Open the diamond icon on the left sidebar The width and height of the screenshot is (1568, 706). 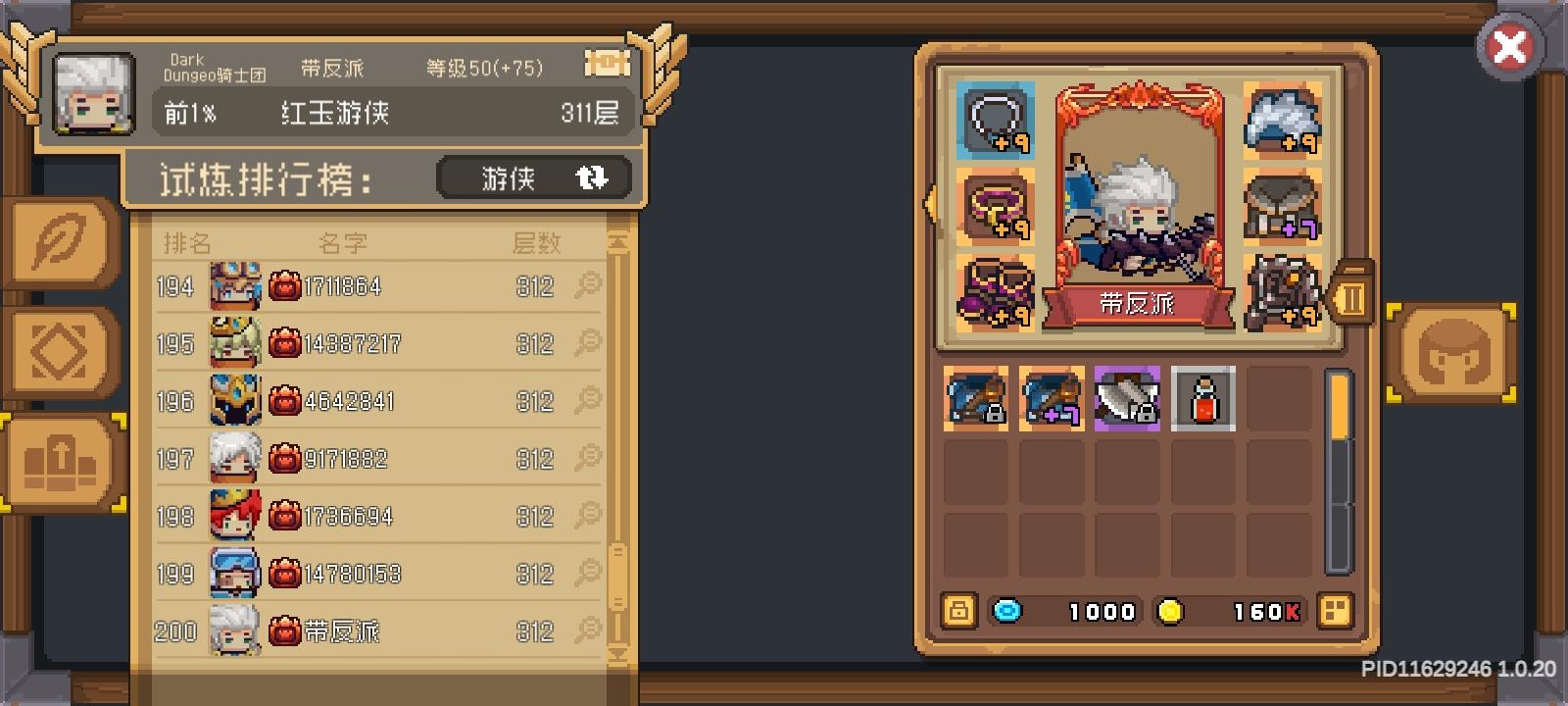61,350
